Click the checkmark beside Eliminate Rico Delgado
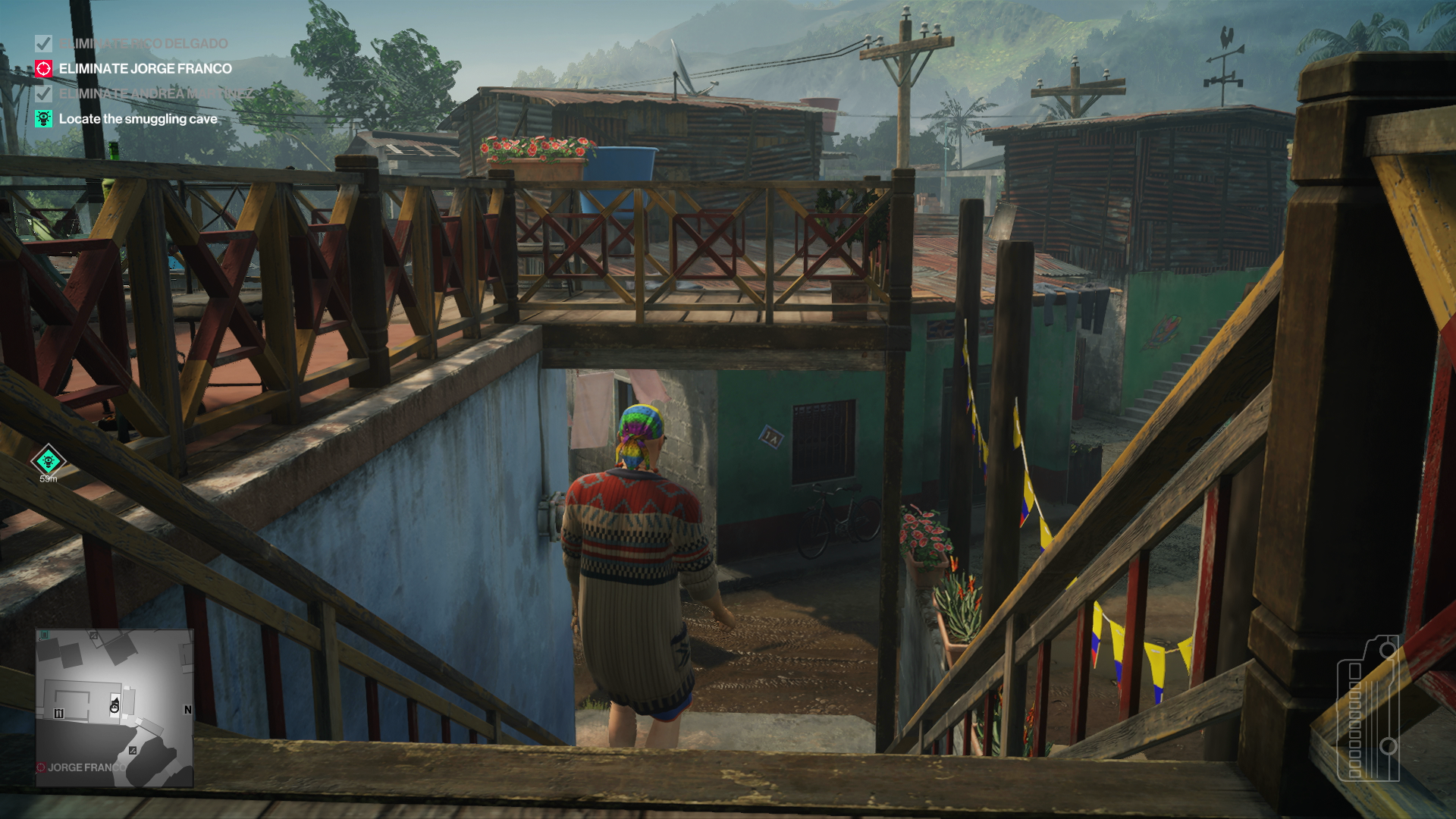Screen dimensions: 1456x819 point(44,43)
